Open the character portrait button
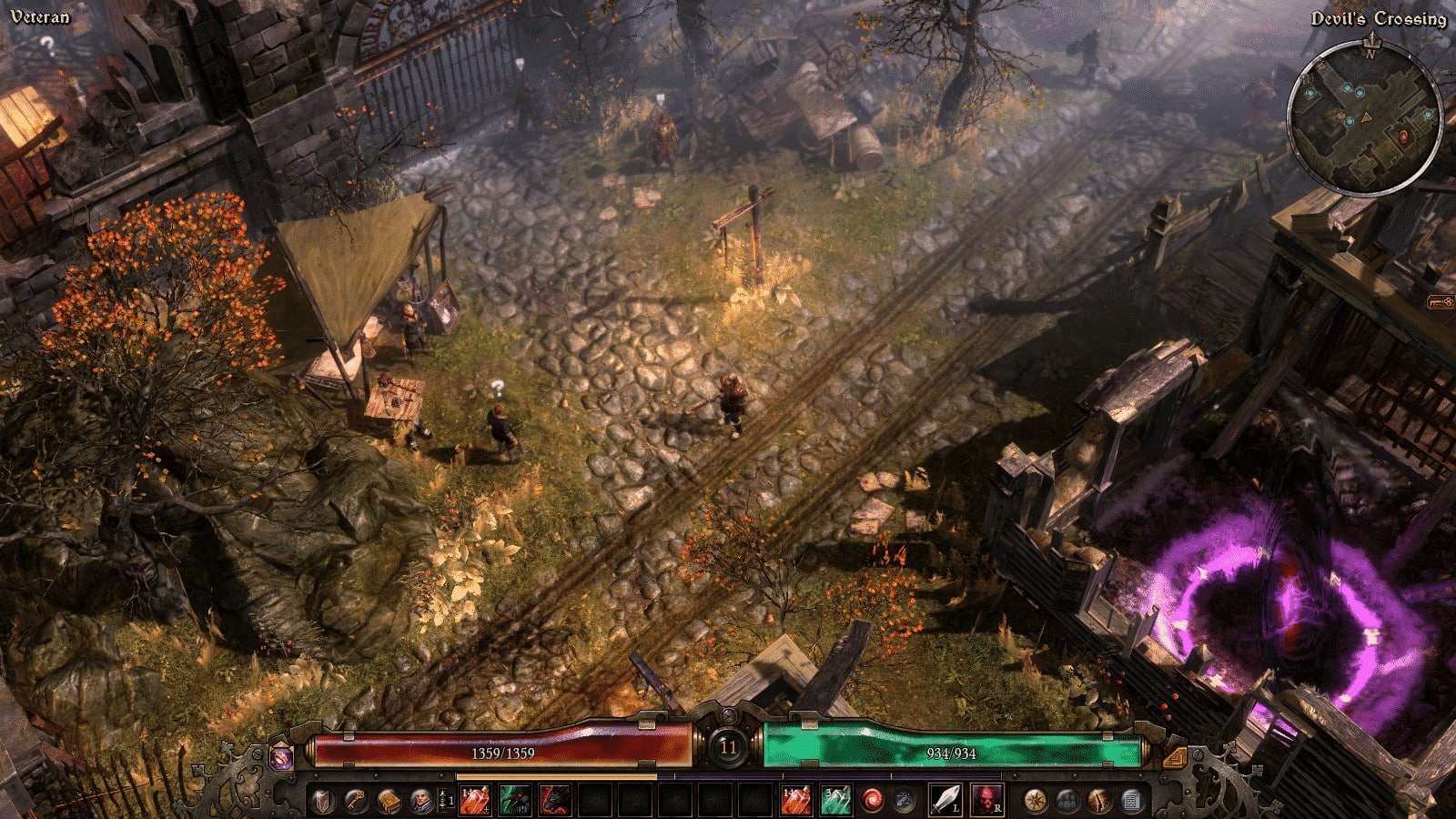The height and width of the screenshot is (819, 1456). pos(421,801)
